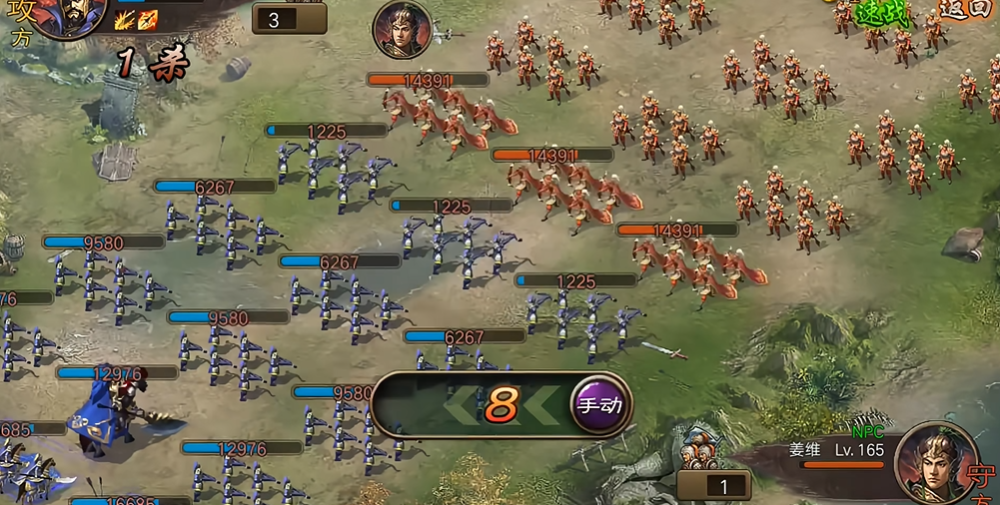The image size is (1000, 505).
Task: Select the enemy general portrait above the cavalry
Action: (x=402, y=29)
